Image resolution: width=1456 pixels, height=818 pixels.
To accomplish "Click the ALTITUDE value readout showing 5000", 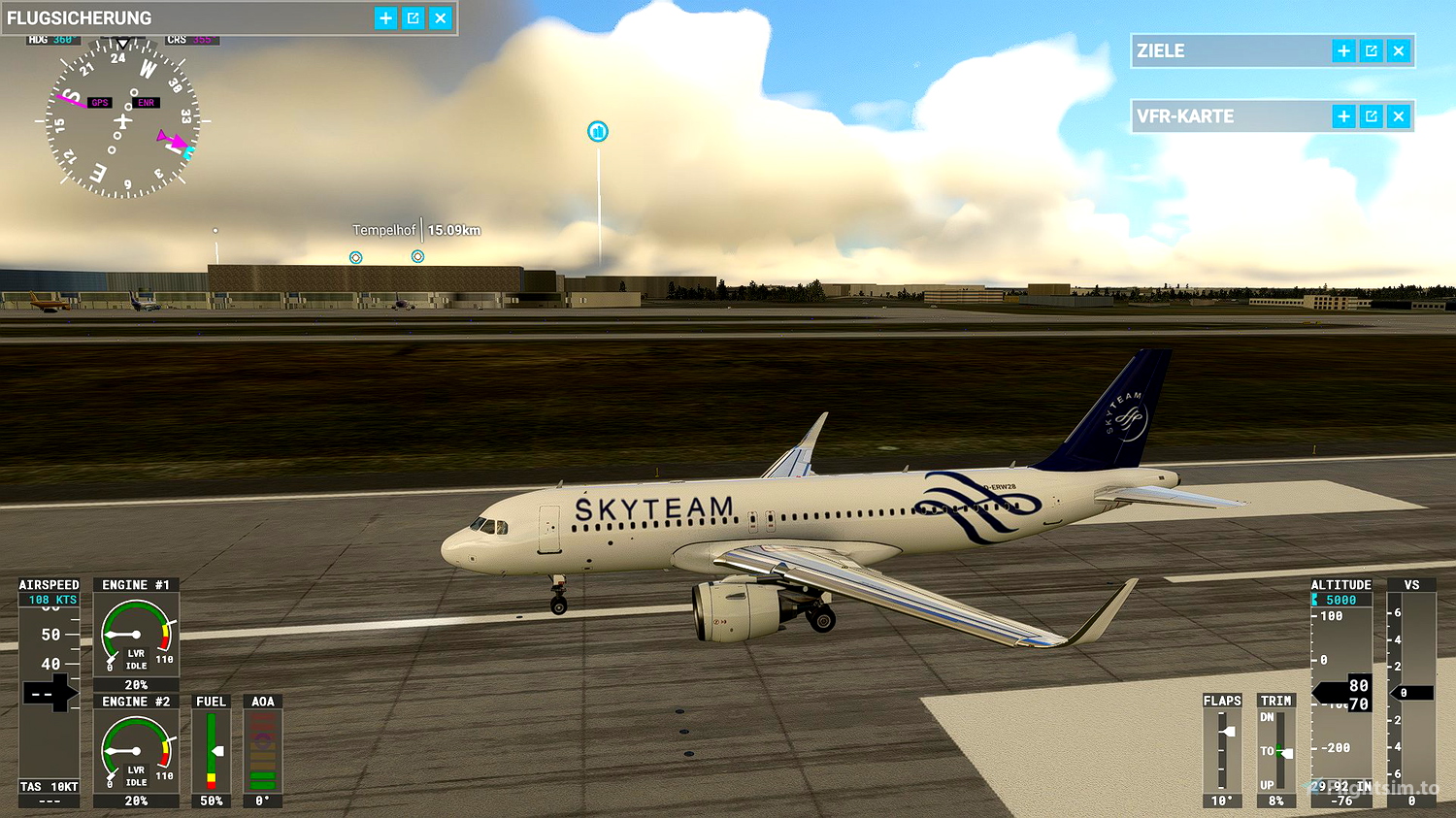I will point(1341,599).
